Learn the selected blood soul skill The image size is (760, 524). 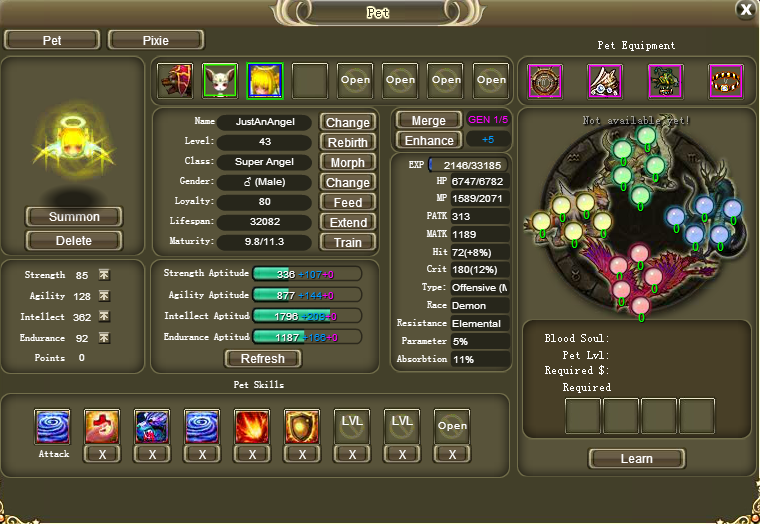[x=636, y=459]
